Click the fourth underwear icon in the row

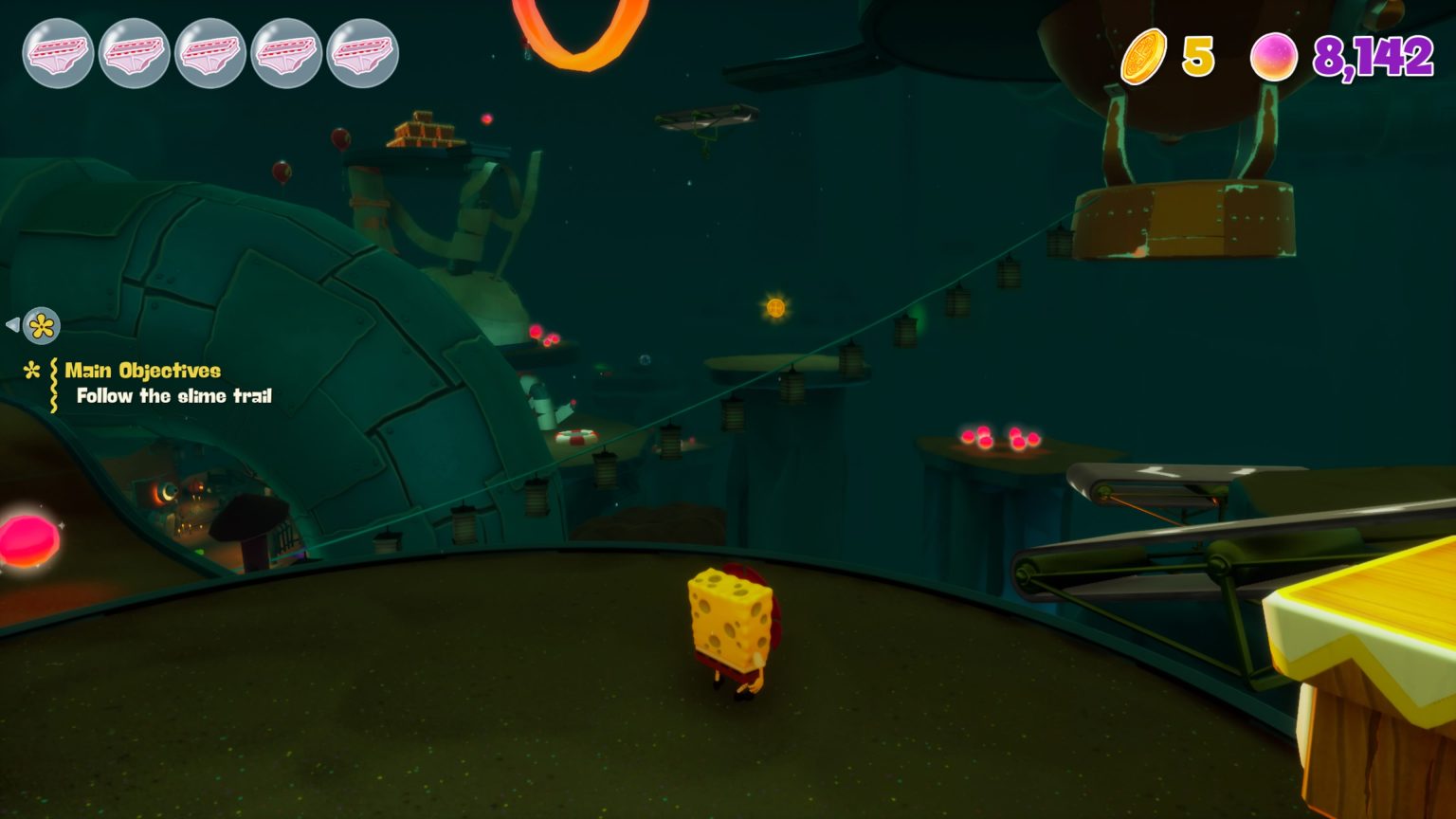[287, 54]
